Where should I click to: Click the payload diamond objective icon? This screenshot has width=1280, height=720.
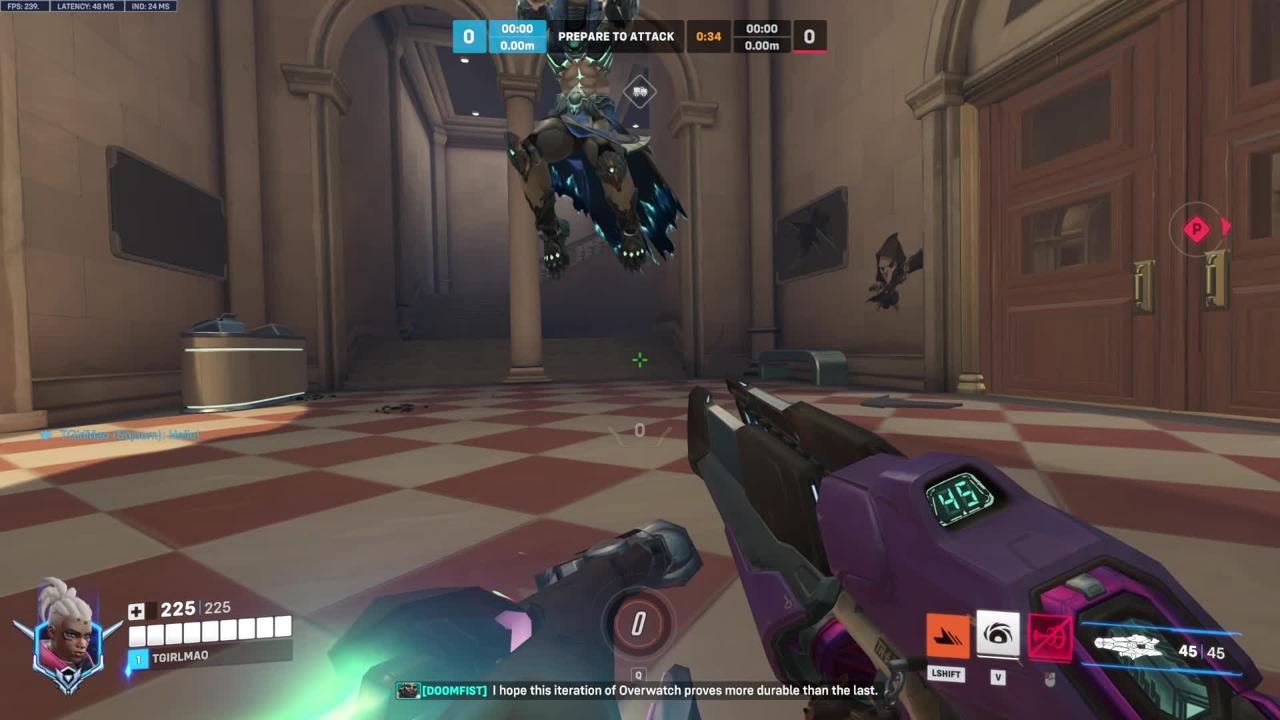point(640,92)
